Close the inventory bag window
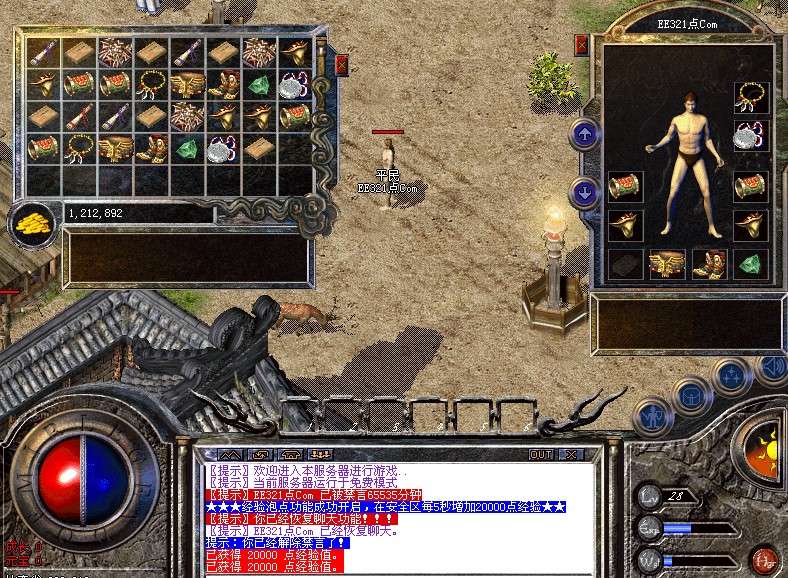 pyautogui.click(x=341, y=66)
